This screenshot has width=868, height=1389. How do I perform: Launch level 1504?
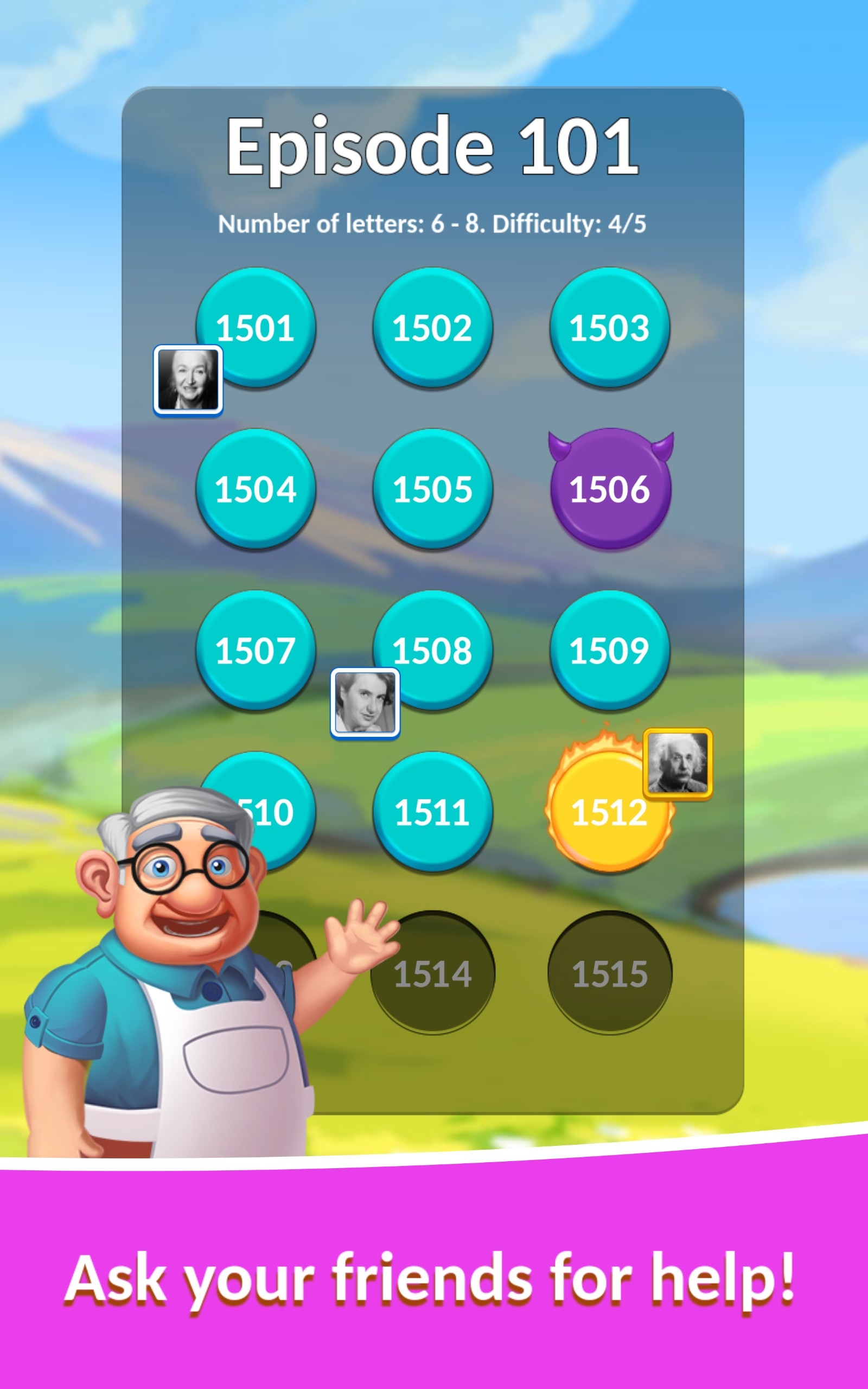coord(257,490)
